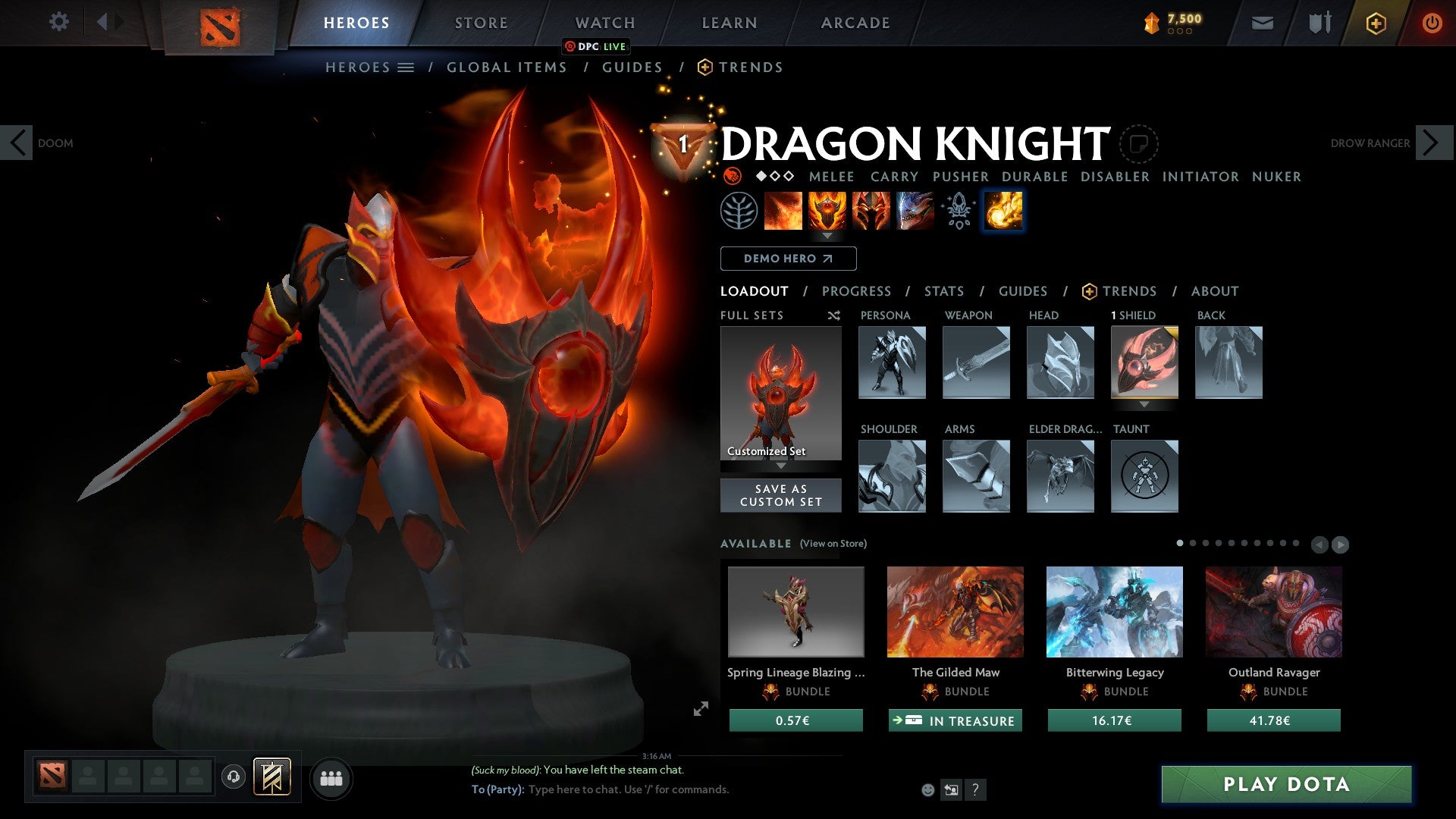Open the STATS tab
Screen dimensions: 1456x819
(x=944, y=291)
